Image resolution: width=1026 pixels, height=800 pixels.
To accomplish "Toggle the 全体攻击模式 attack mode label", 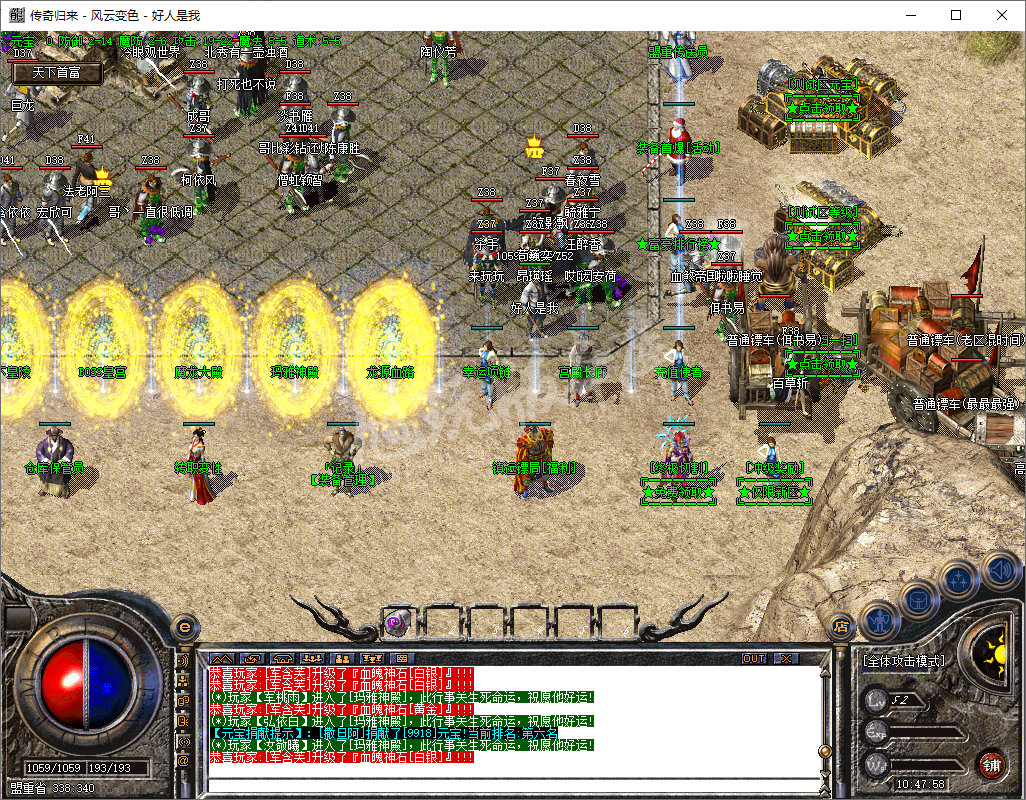I will (x=902, y=661).
